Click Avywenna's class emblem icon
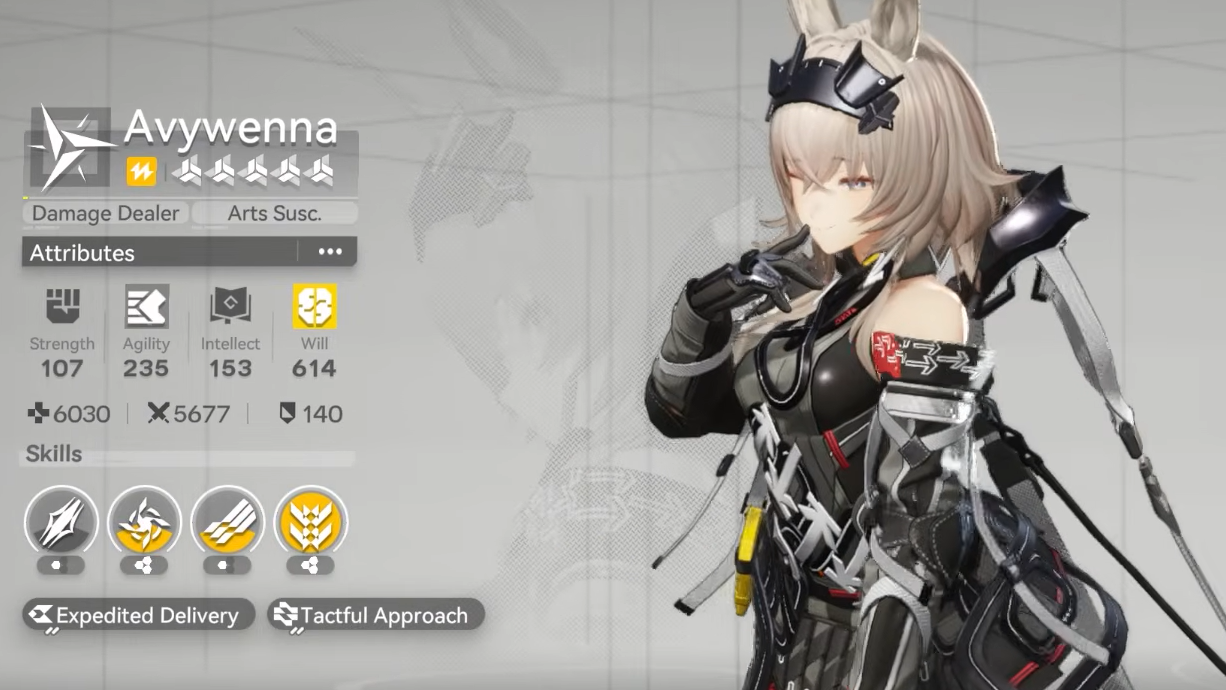The width and height of the screenshot is (1226, 690). pos(70,147)
